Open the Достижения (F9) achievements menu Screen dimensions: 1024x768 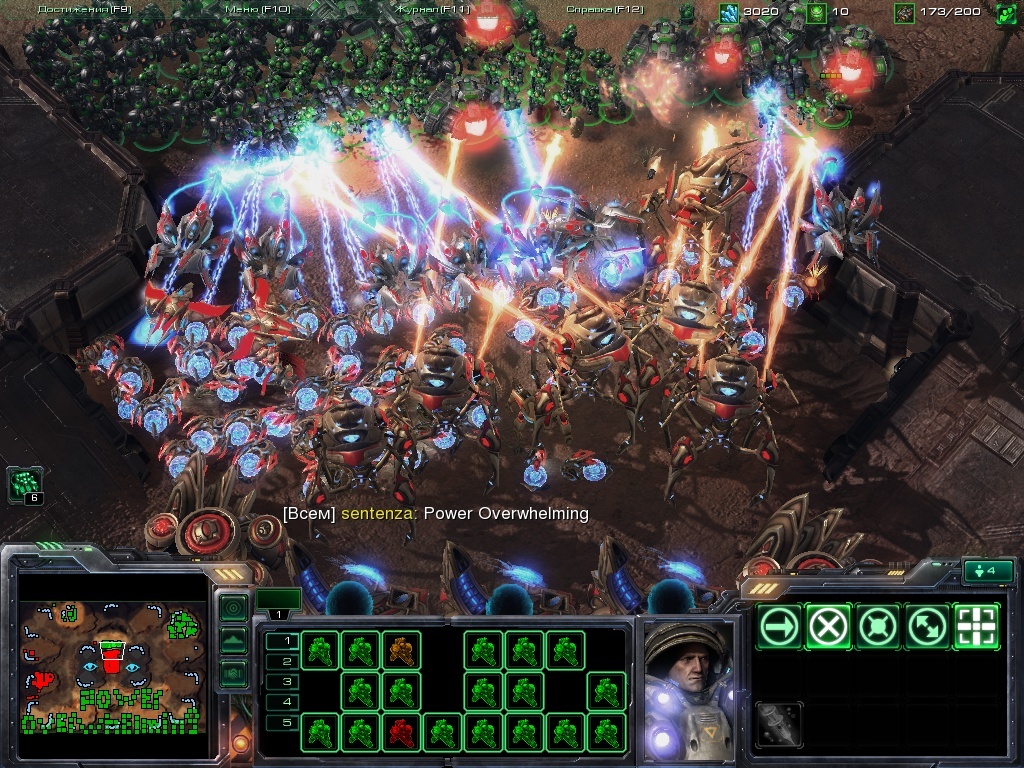[84, 10]
